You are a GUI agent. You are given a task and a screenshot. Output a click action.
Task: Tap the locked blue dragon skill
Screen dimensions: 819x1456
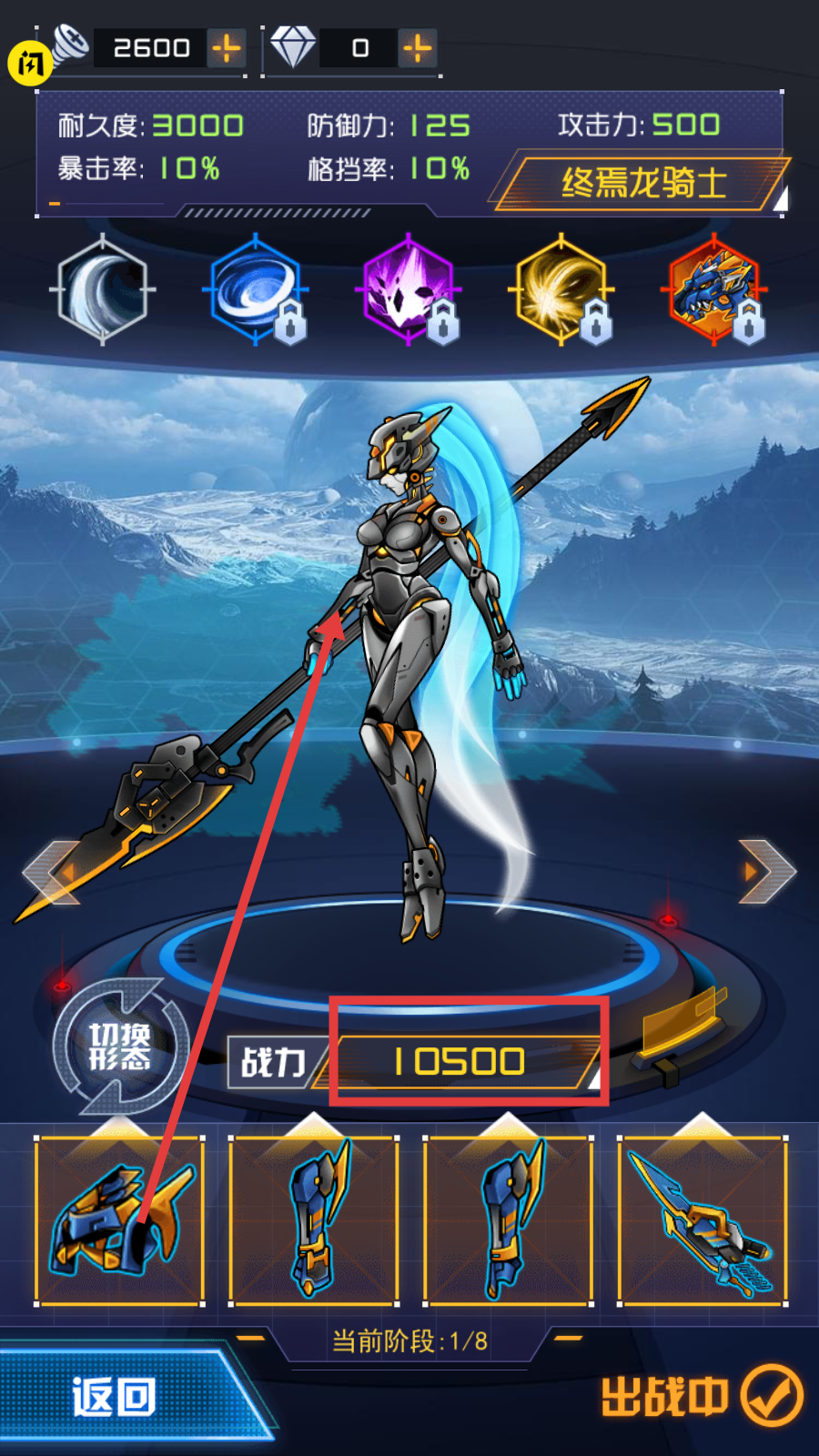[714, 289]
